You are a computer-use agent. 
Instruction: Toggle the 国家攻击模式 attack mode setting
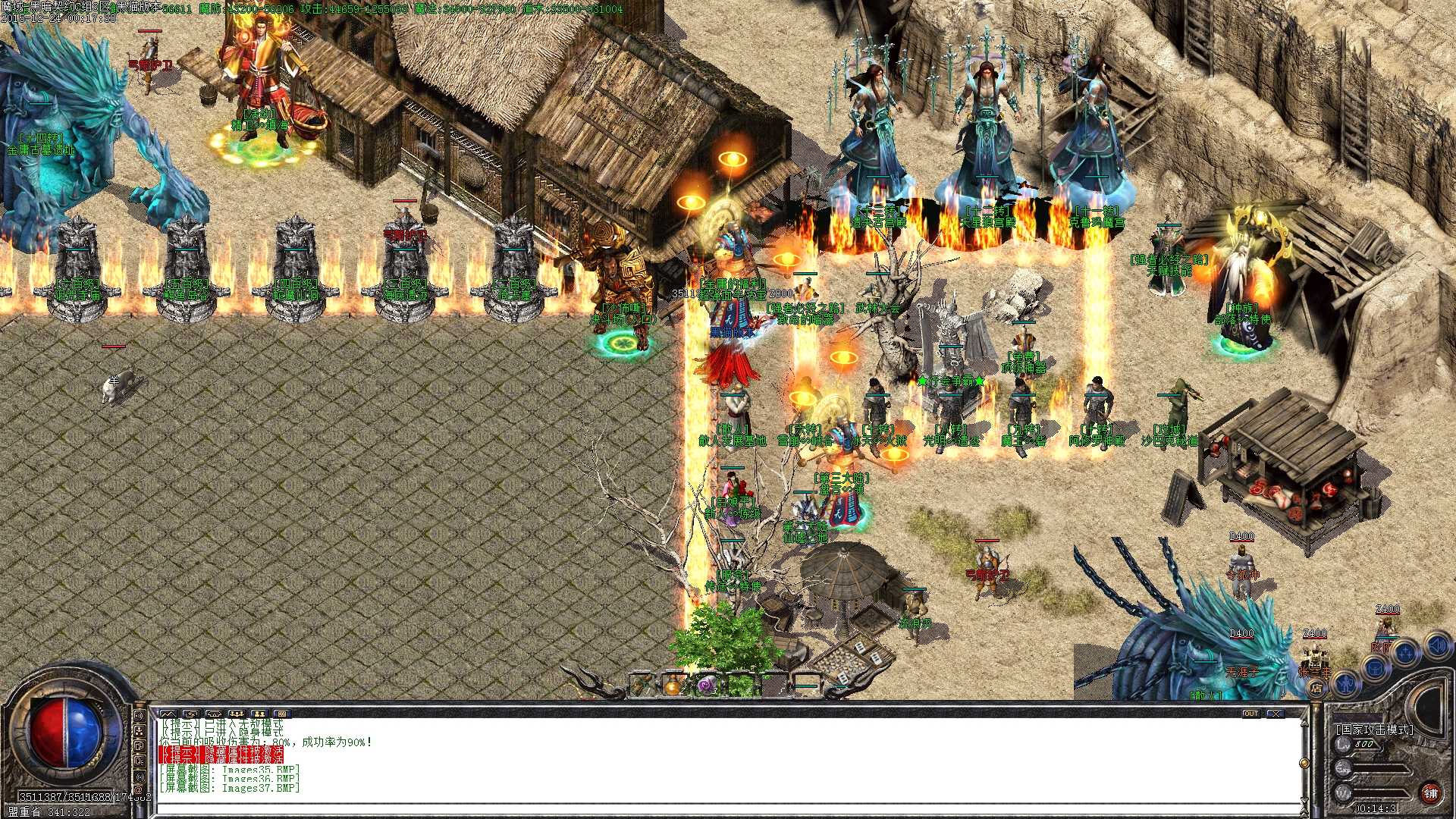coord(1374,730)
